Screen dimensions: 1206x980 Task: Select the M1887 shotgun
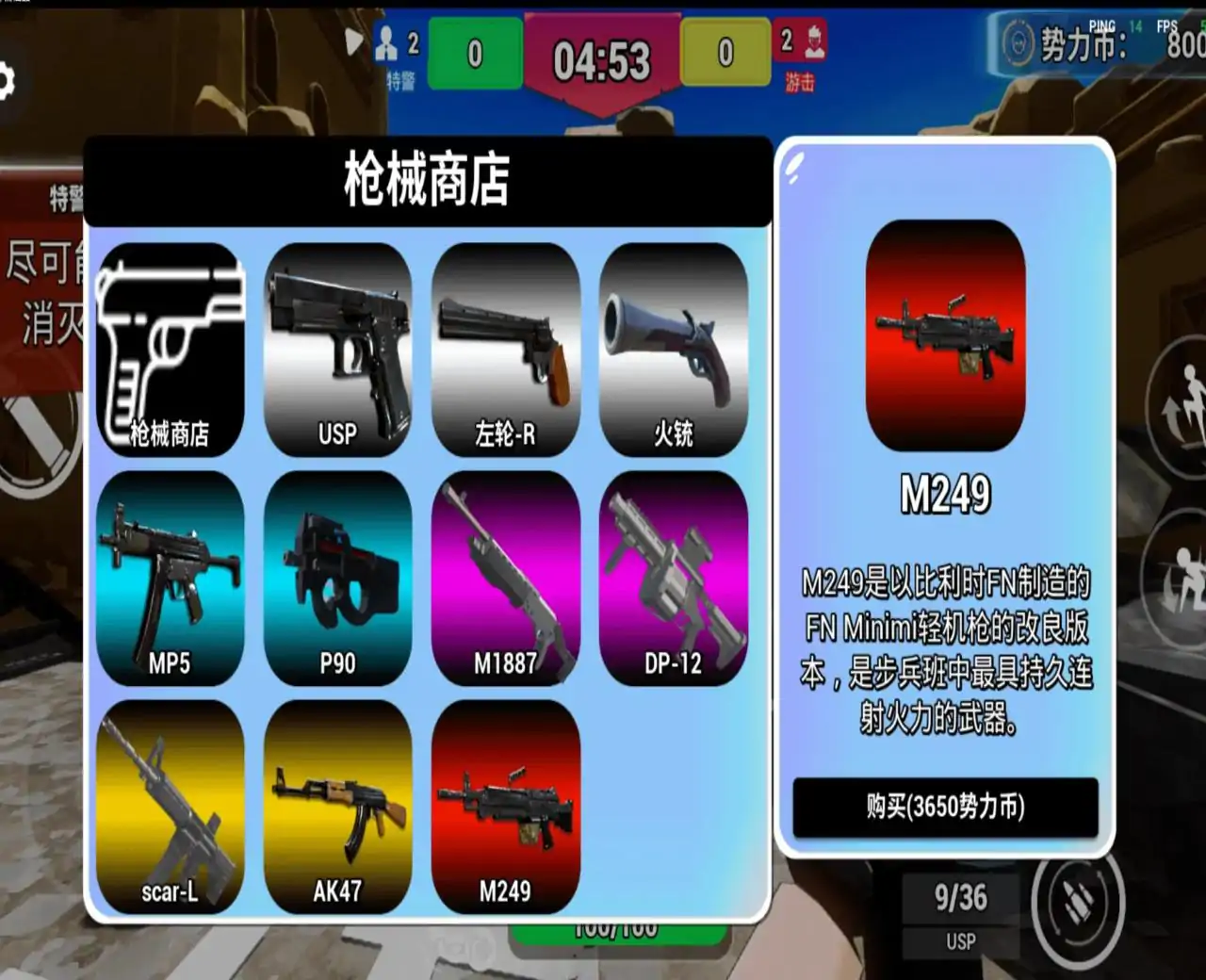tap(505, 580)
